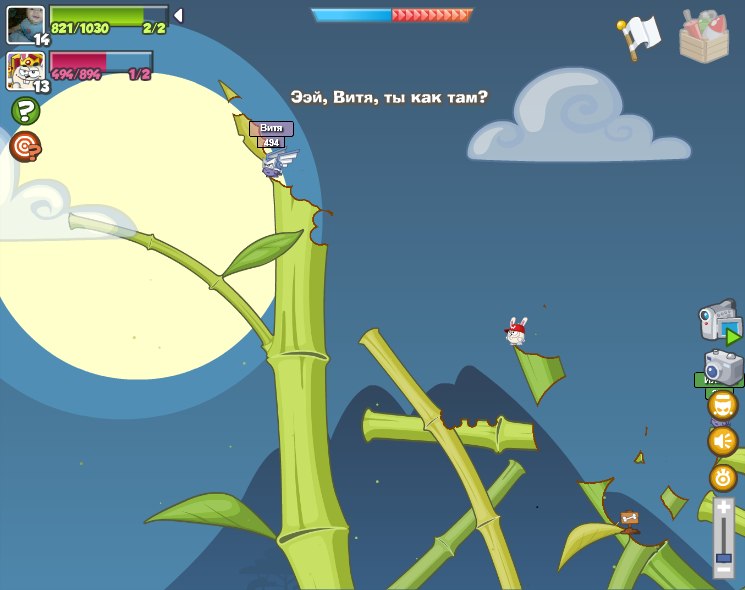Click the orange target hint button
745x590 pixels.
pyautogui.click(x=25, y=147)
